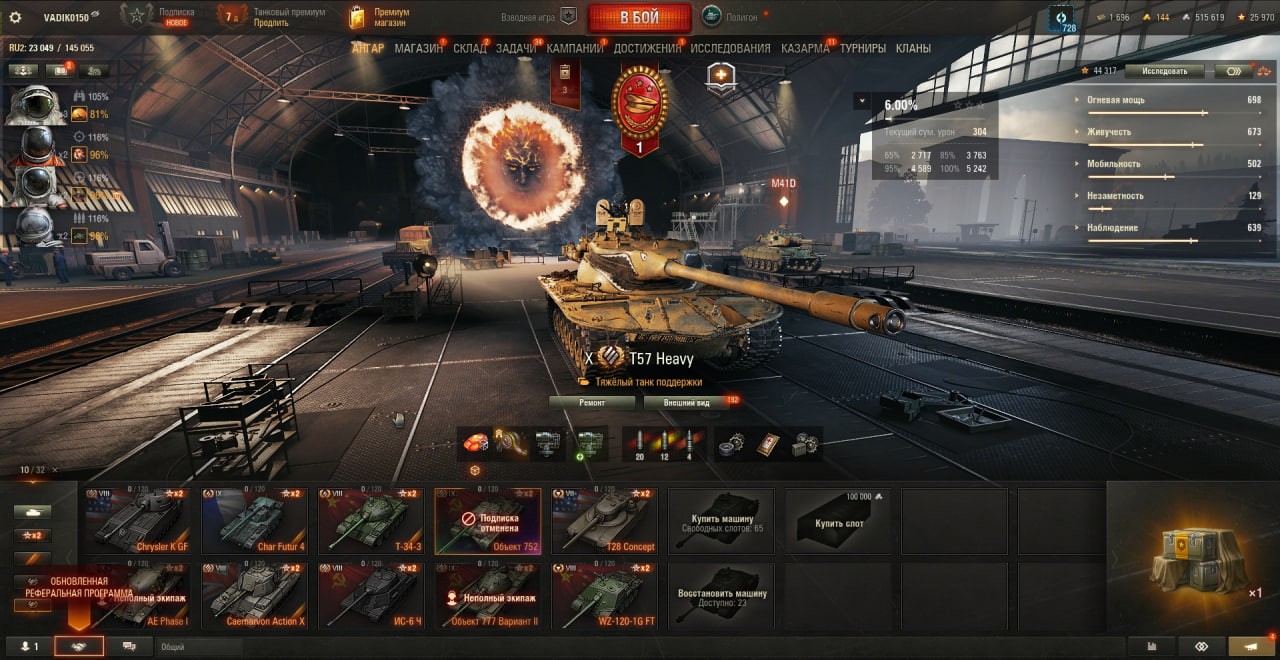Image resolution: width=1280 pixels, height=660 pixels.
Task: Open the КАЗАРМА tab
Action: coord(805,48)
